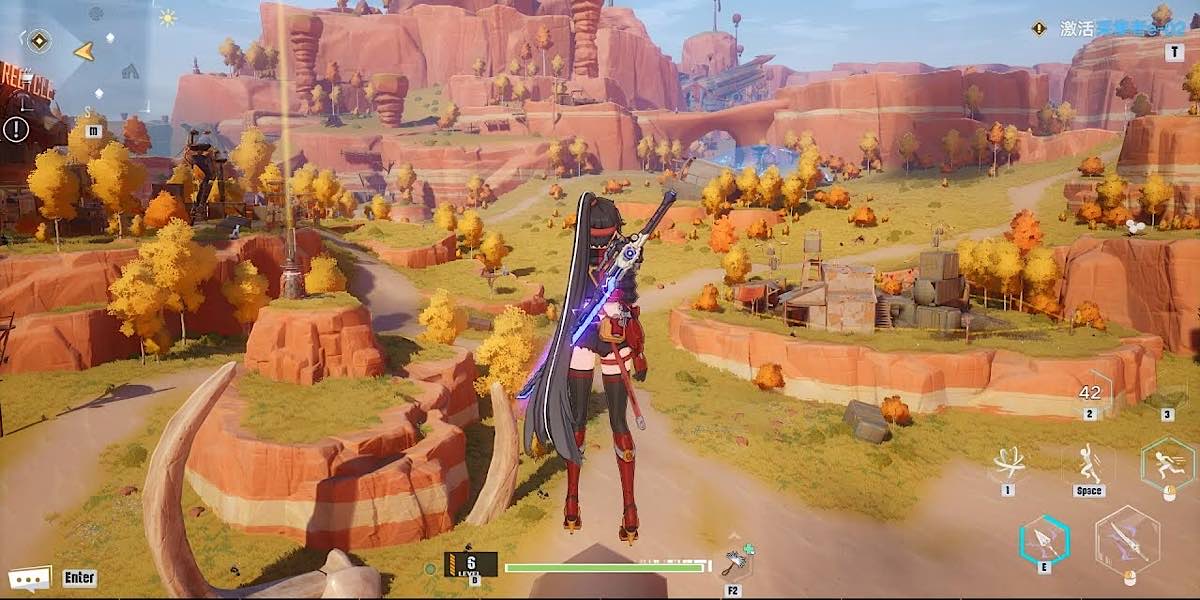The image size is (1200, 600).
Task: Trigger the sprinting dash ability
Action: pos(1167,463)
